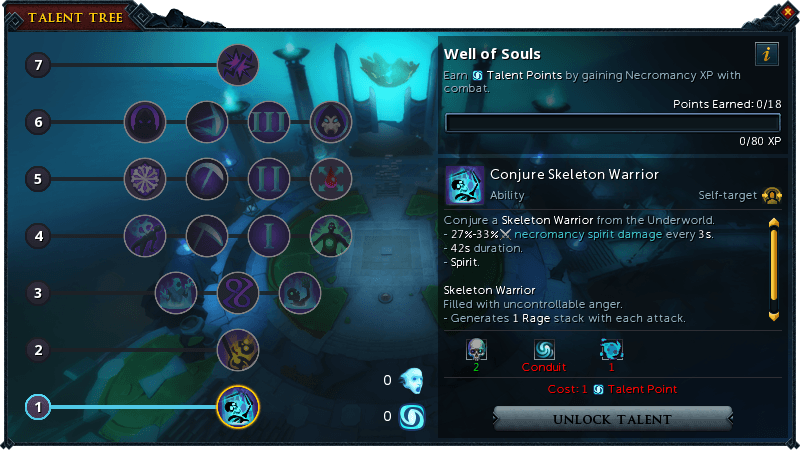
Task: Open the Well of Souls info button
Action: (x=766, y=55)
